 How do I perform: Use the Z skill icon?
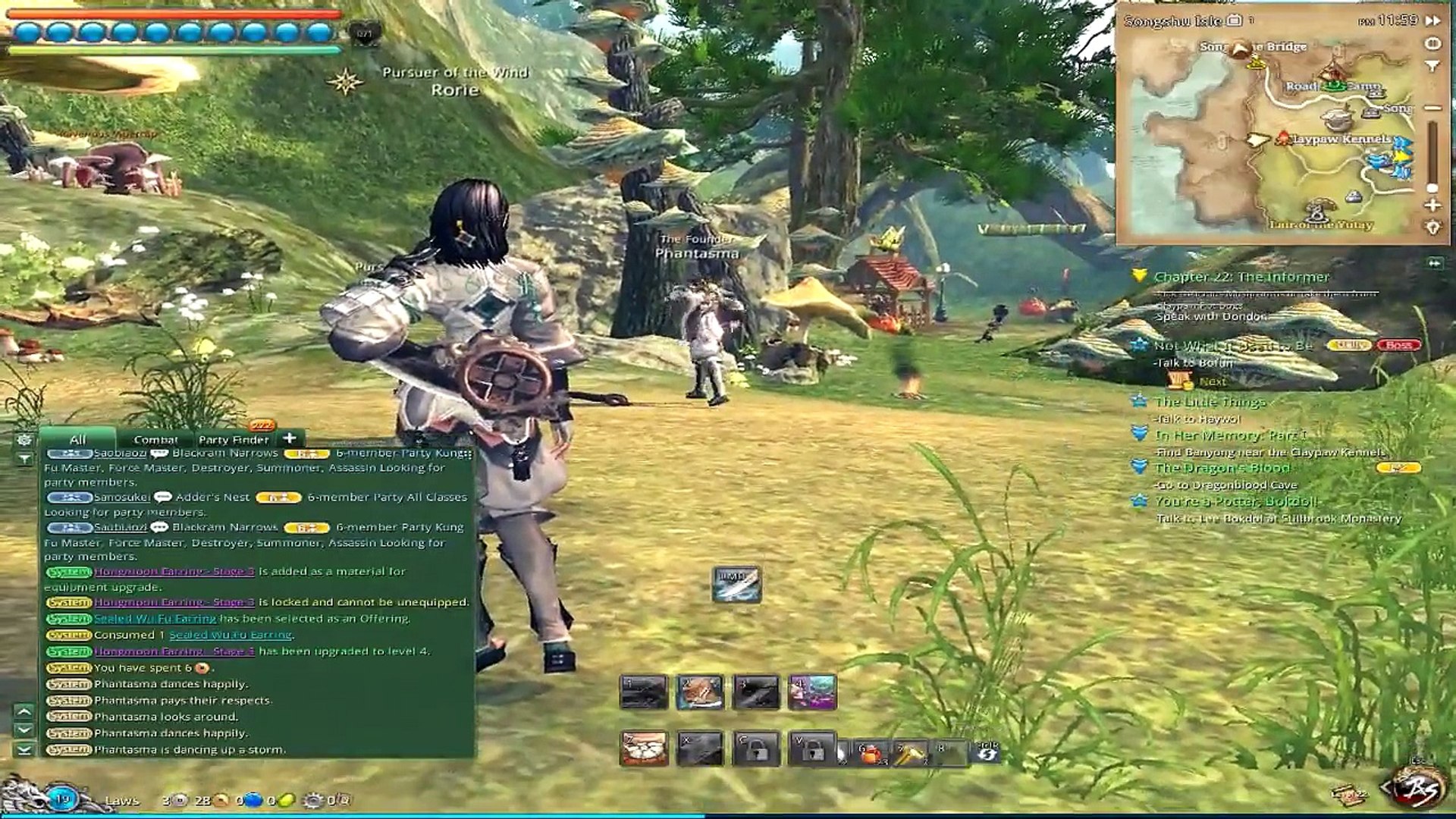[x=644, y=749]
